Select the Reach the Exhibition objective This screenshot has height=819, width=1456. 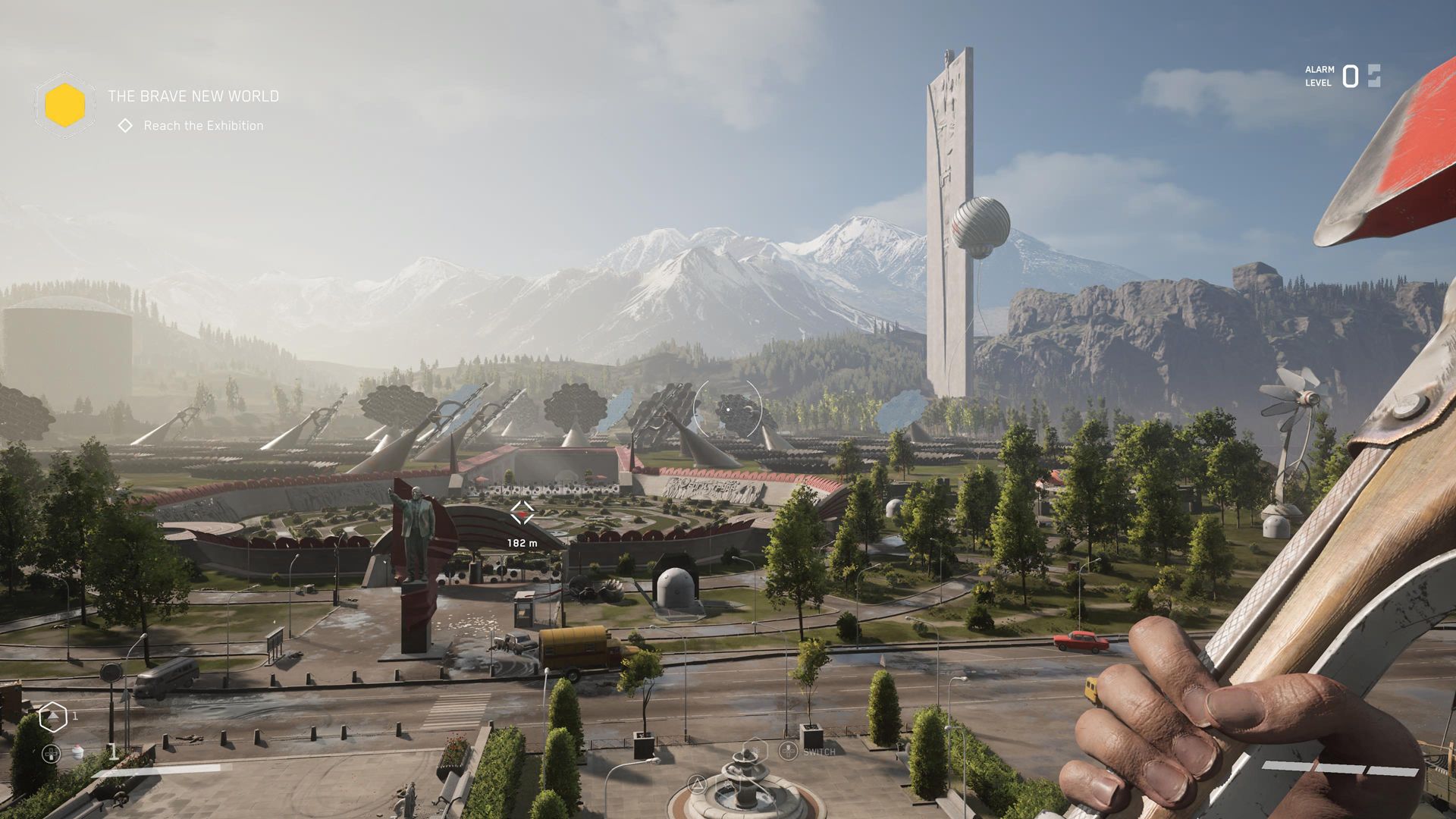click(203, 126)
